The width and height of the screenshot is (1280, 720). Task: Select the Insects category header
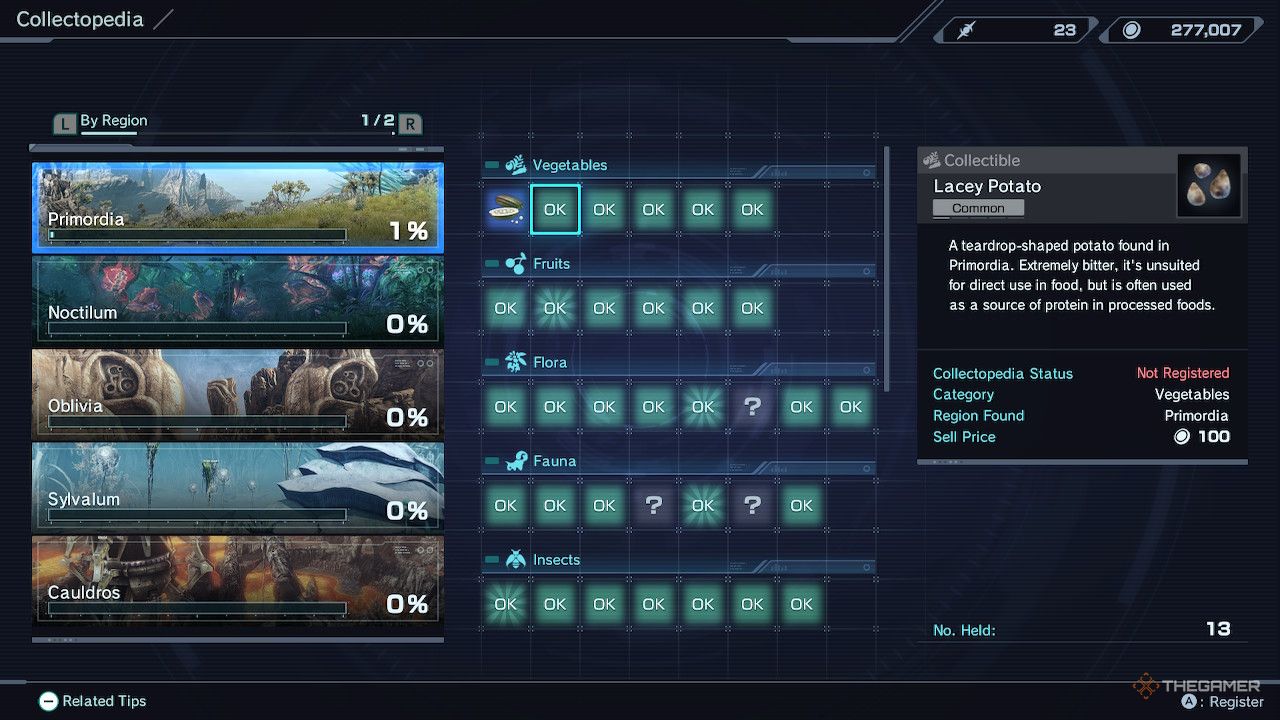coord(556,560)
